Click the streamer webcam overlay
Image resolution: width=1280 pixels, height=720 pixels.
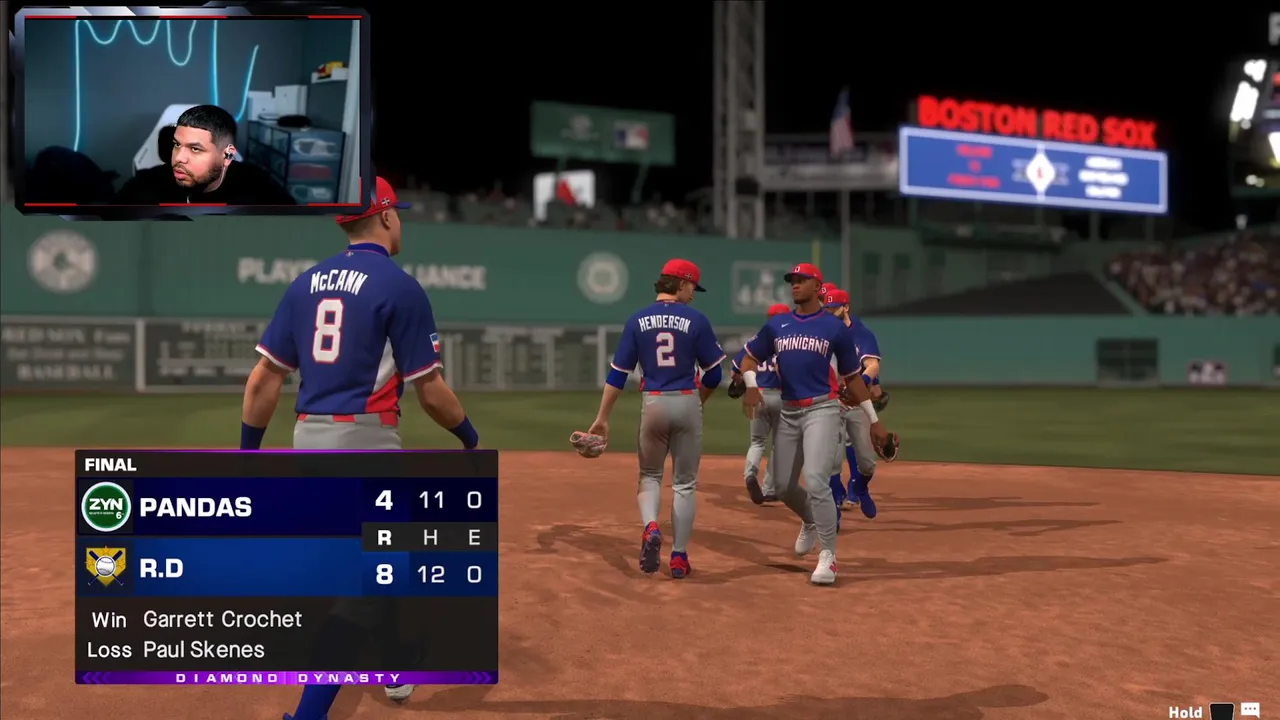pos(190,110)
